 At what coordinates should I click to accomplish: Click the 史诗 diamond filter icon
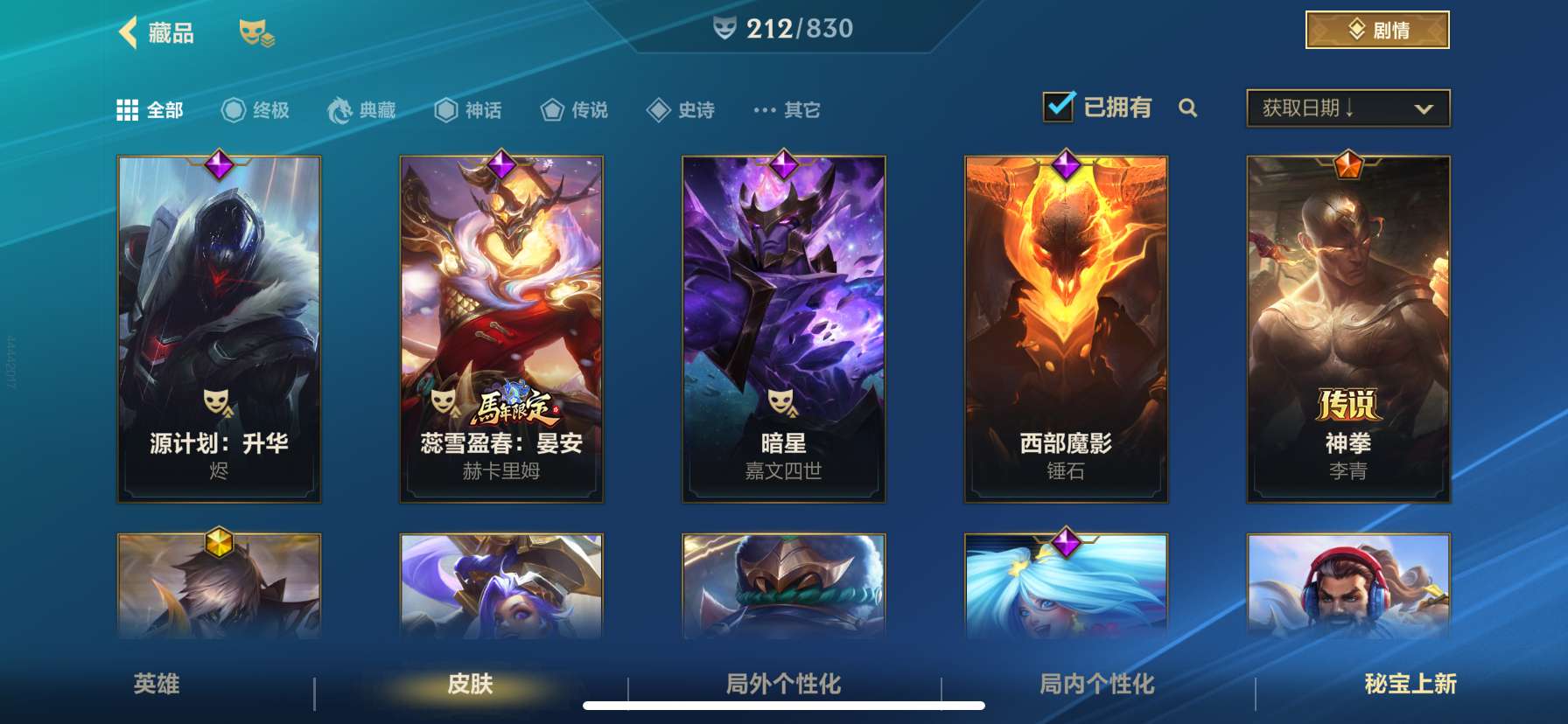(657, 110)
